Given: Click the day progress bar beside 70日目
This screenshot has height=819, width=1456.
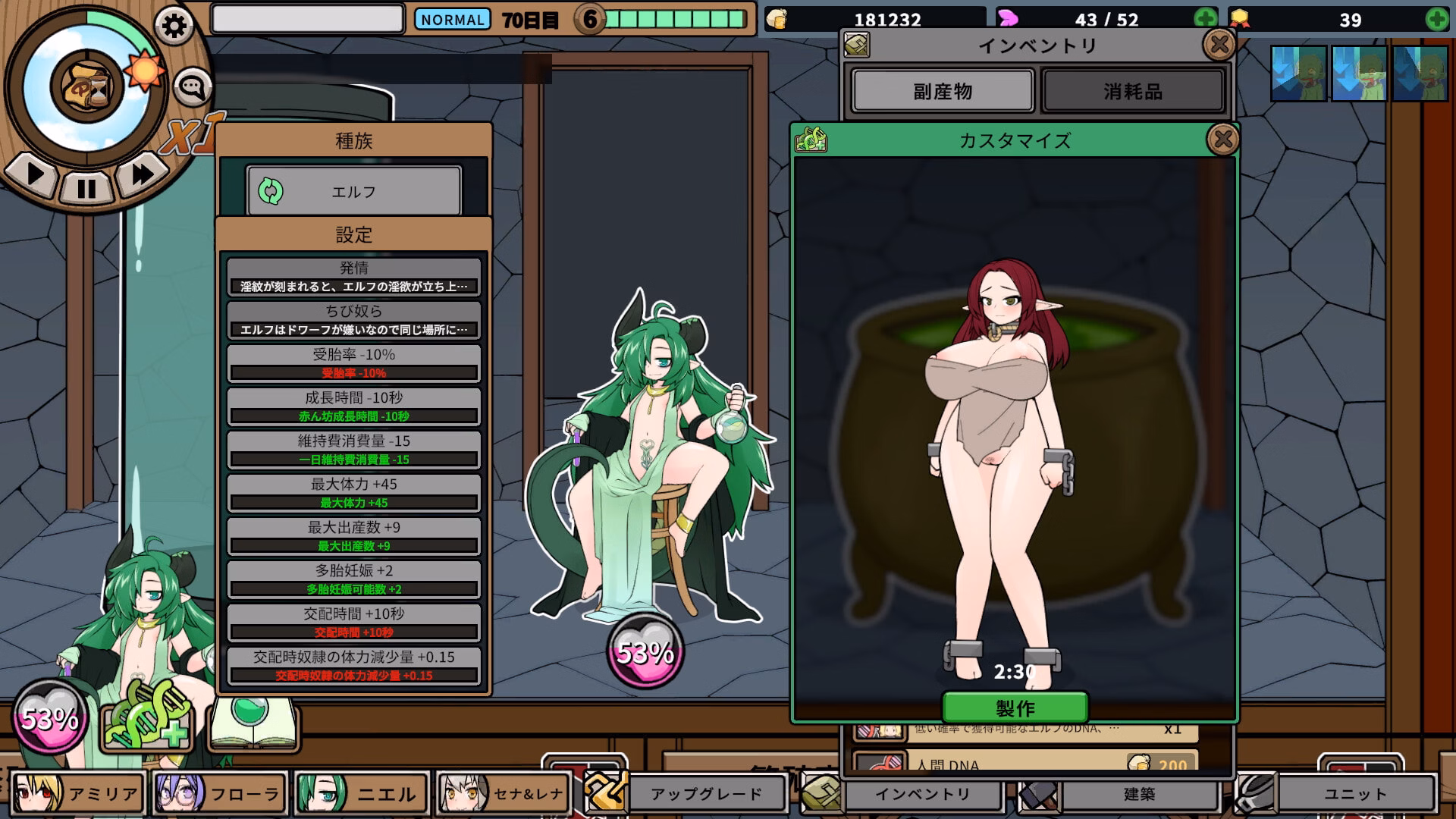Looking at the screenshot, I should click(x=675, y=19).
